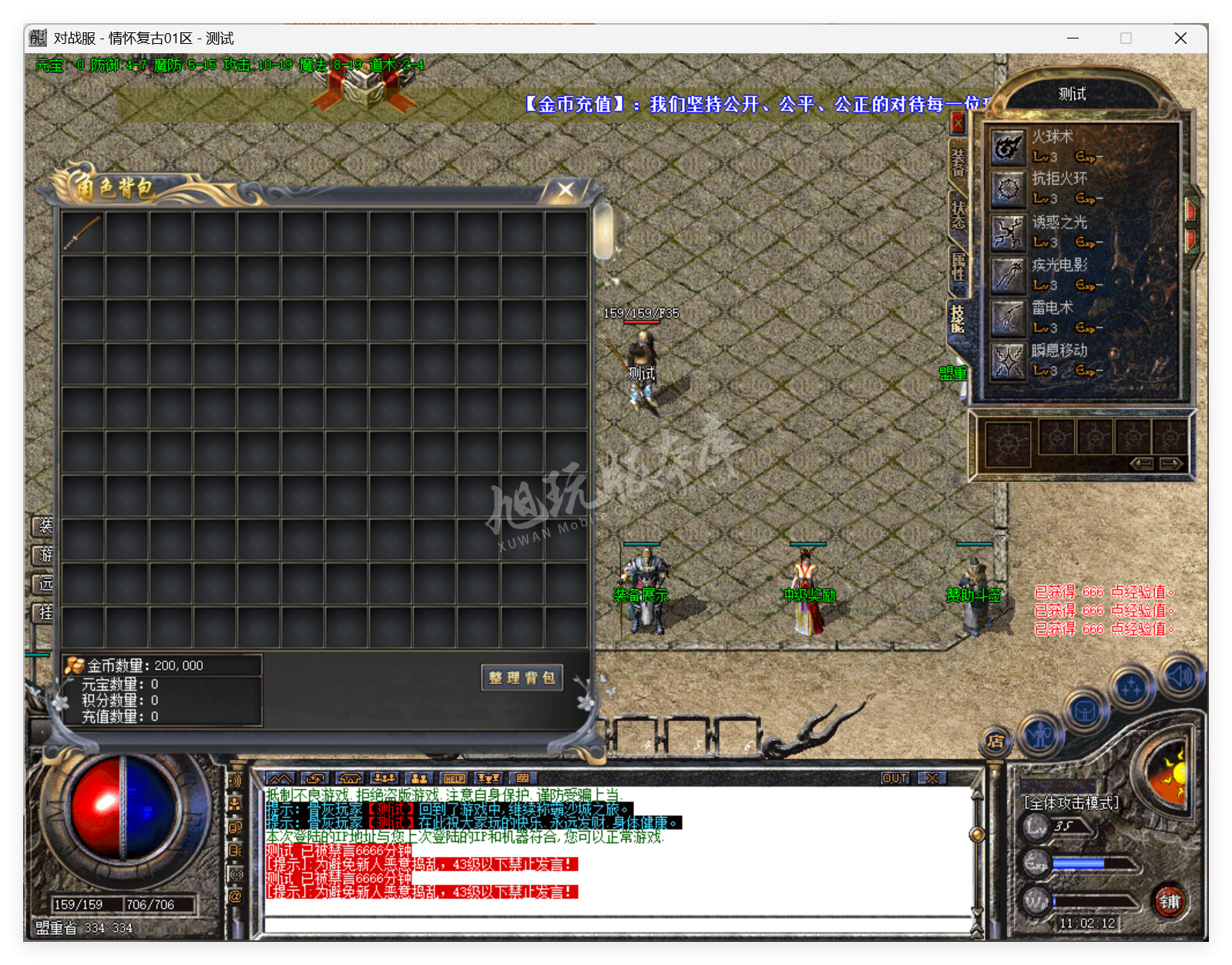Toggle the 挂 auto-hang button on left edge
Viewport: 1232px width, 965px height.
[44, 614]
